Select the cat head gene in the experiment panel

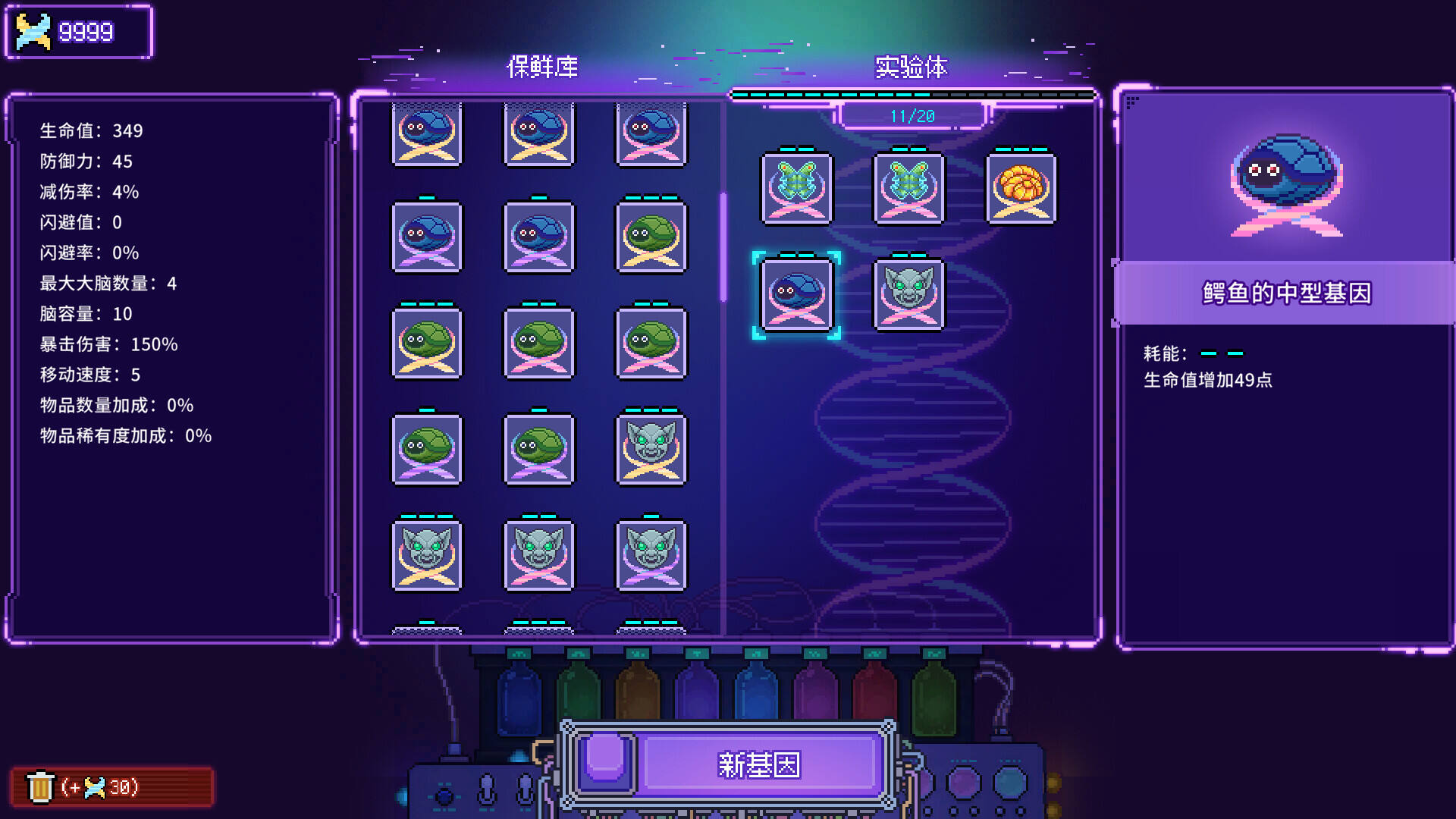[908, 296]
